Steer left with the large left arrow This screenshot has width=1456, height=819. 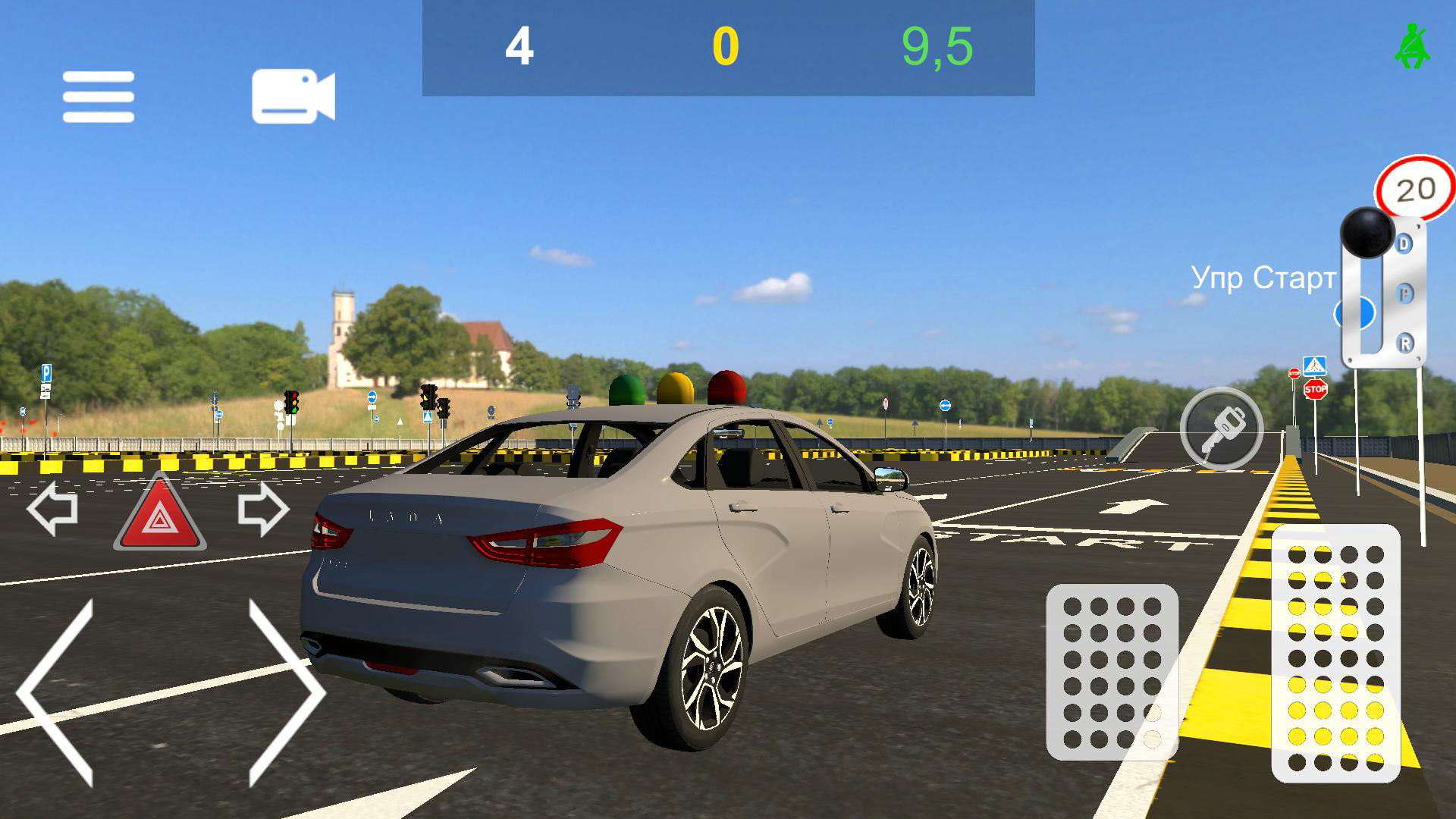coord(57,692)
